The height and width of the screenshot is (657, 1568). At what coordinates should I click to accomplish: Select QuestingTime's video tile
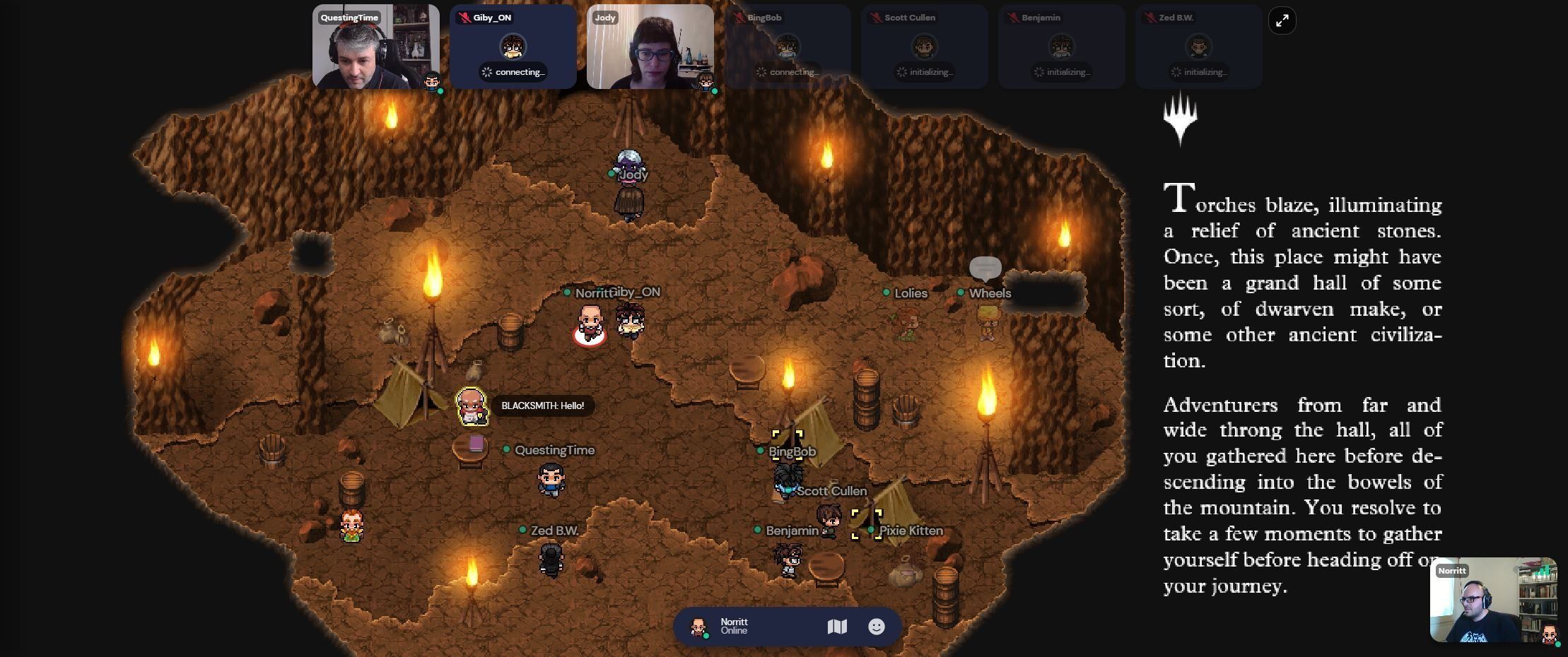point(375,47)
